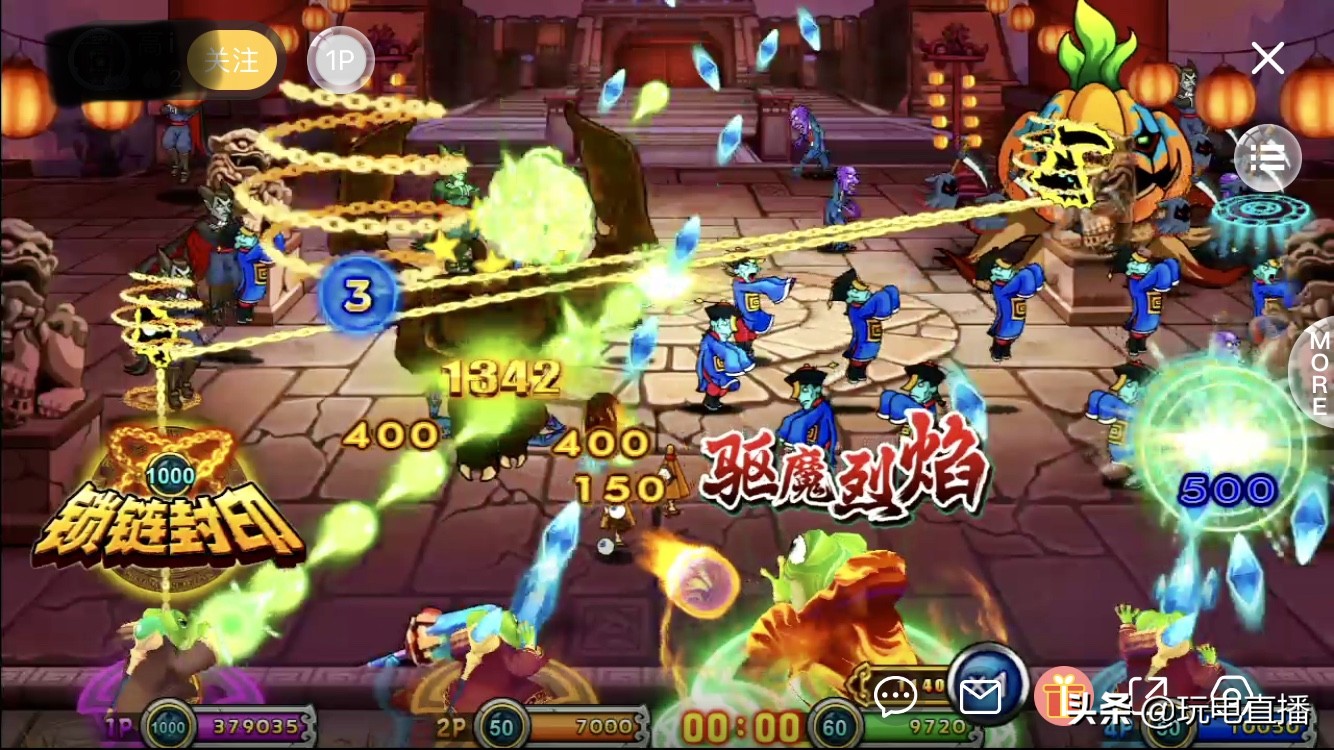Expand the streamer info card top left

point(110,60)
